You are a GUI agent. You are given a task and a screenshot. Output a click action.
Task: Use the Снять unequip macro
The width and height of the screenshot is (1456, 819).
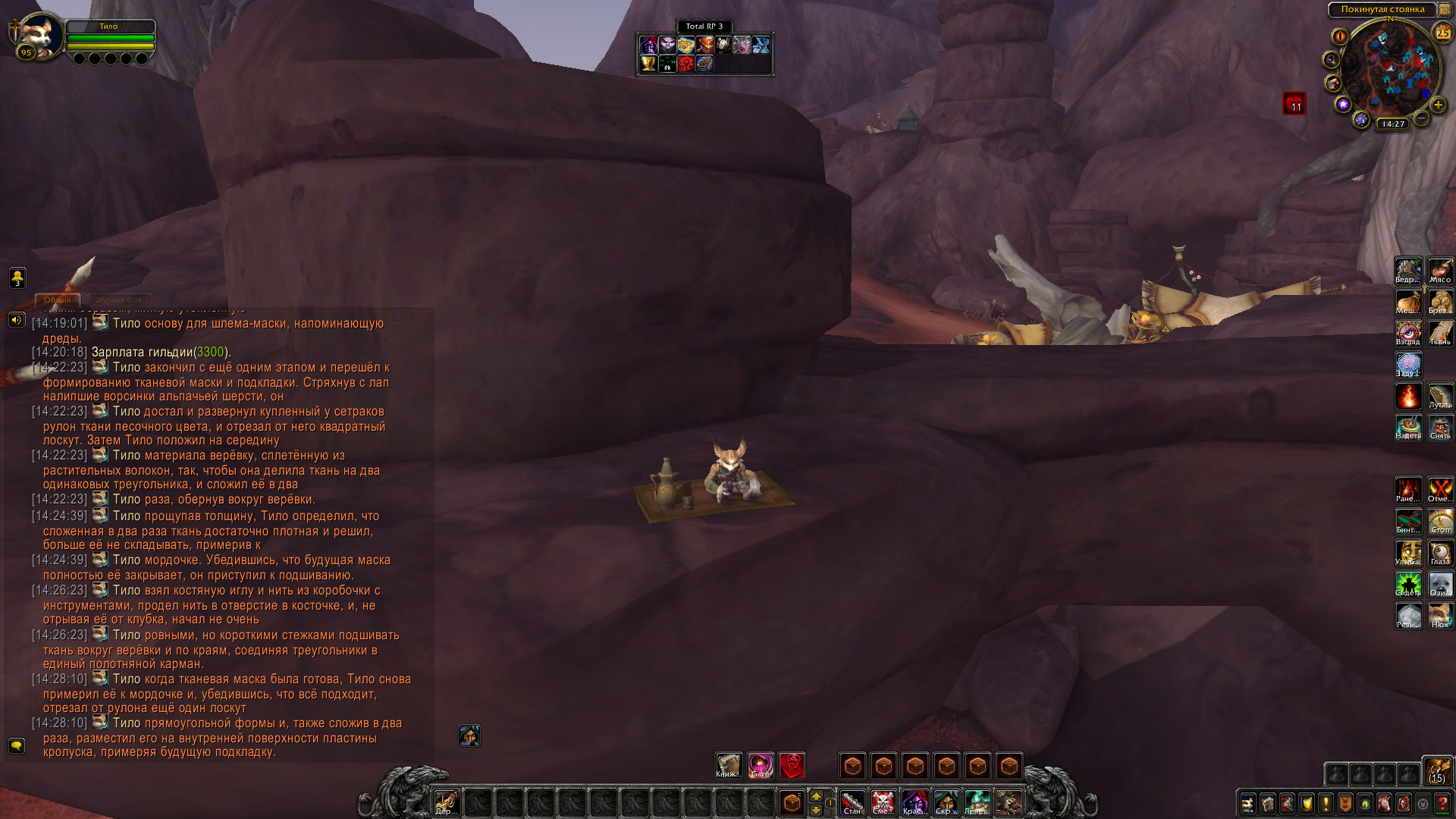click(x=1440, y=427)
